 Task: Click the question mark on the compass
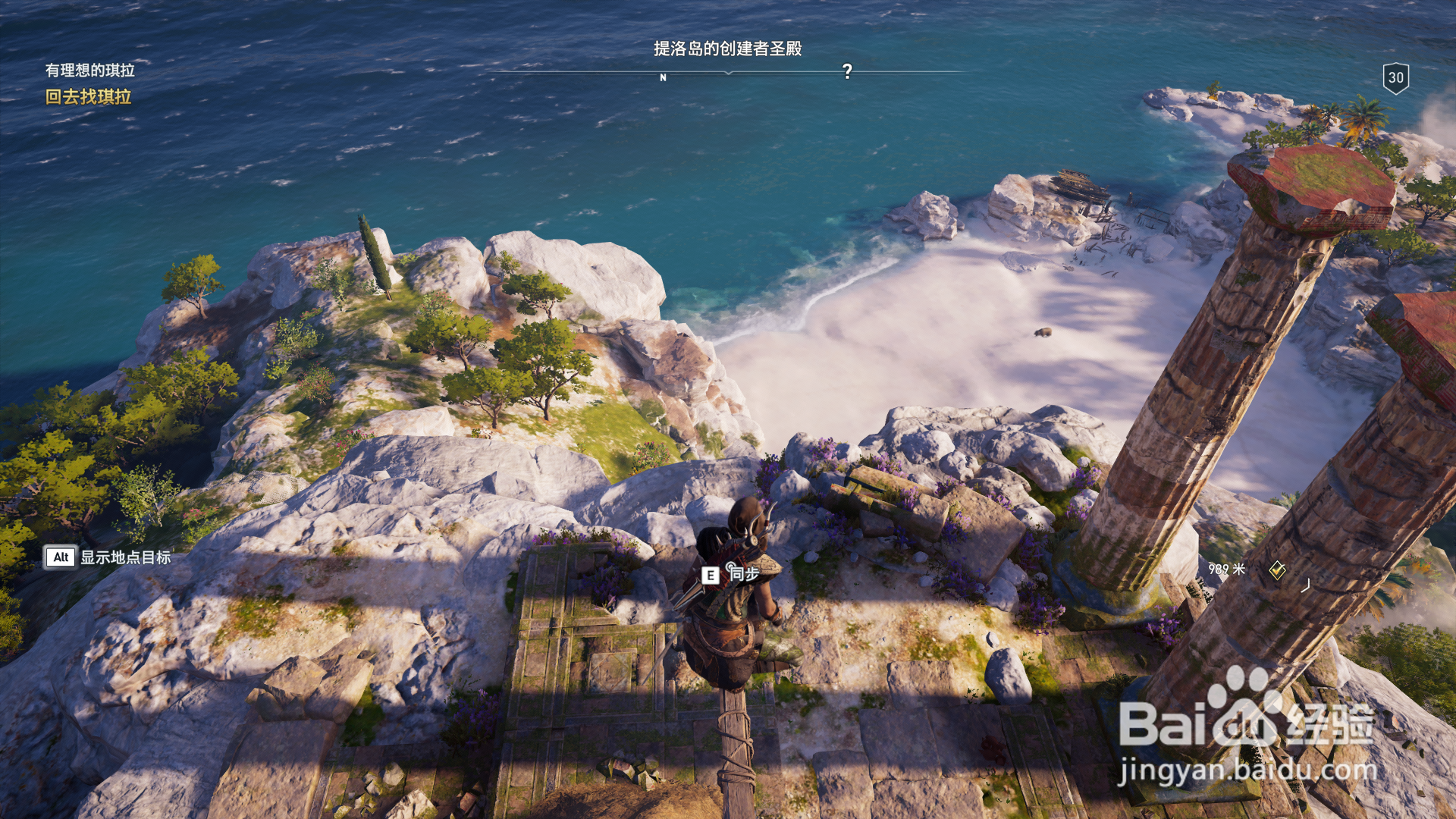pyautogui.click(x=847, y=71)
